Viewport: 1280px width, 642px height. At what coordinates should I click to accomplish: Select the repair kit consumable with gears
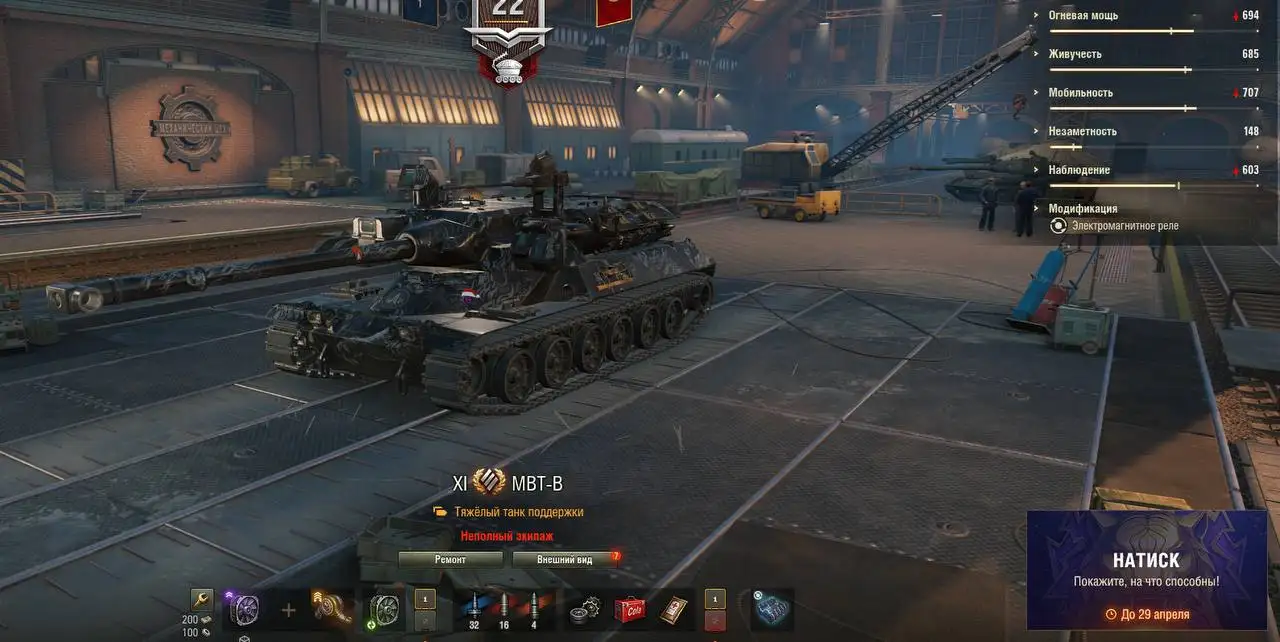click(x=583, y=609)
